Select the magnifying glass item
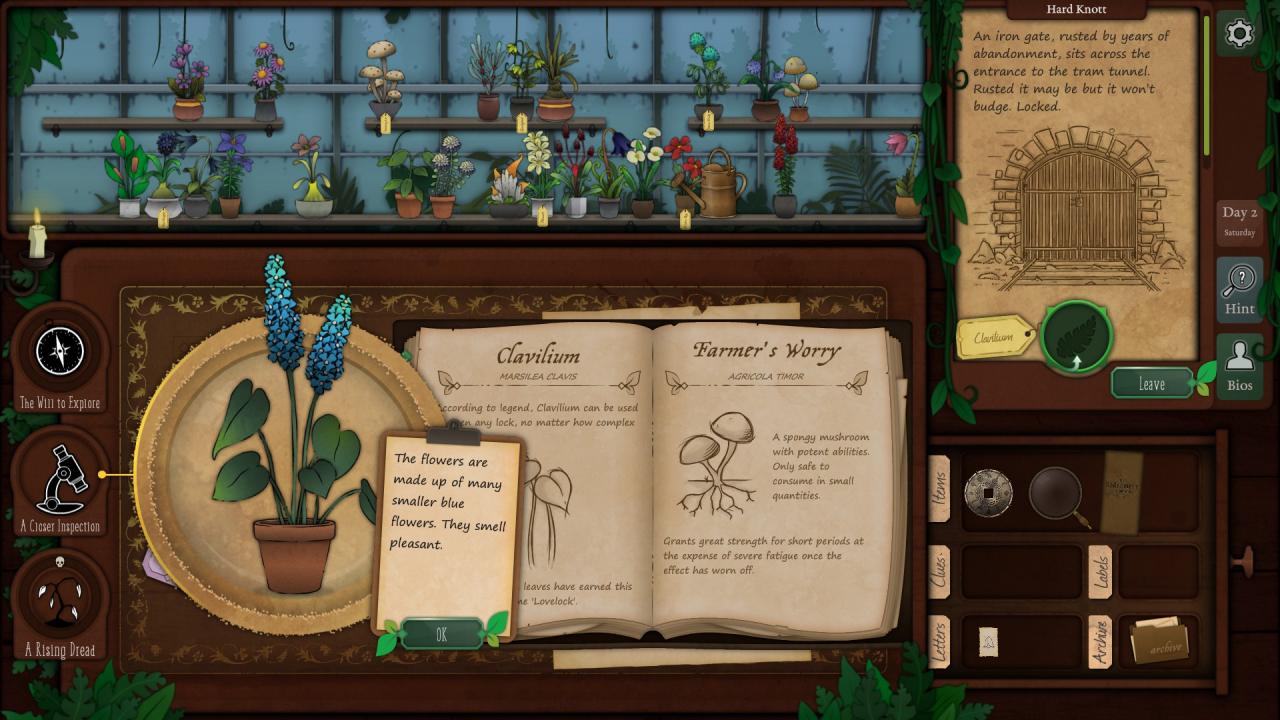 tap(1057, 493)
